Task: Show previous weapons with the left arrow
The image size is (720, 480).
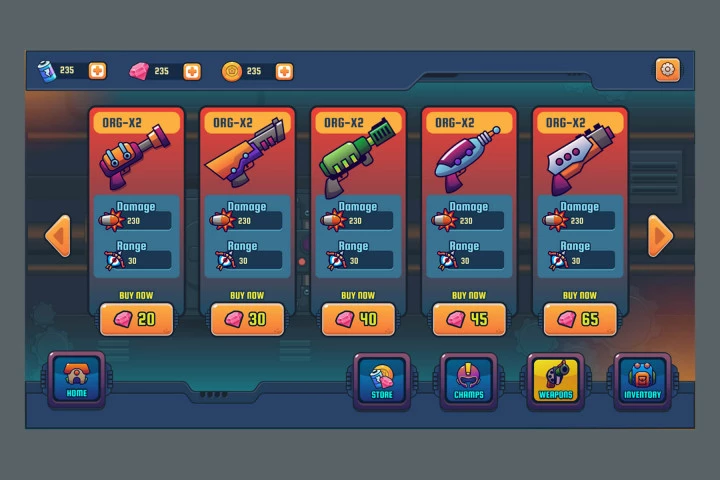Action: click(x=58, y=236)
